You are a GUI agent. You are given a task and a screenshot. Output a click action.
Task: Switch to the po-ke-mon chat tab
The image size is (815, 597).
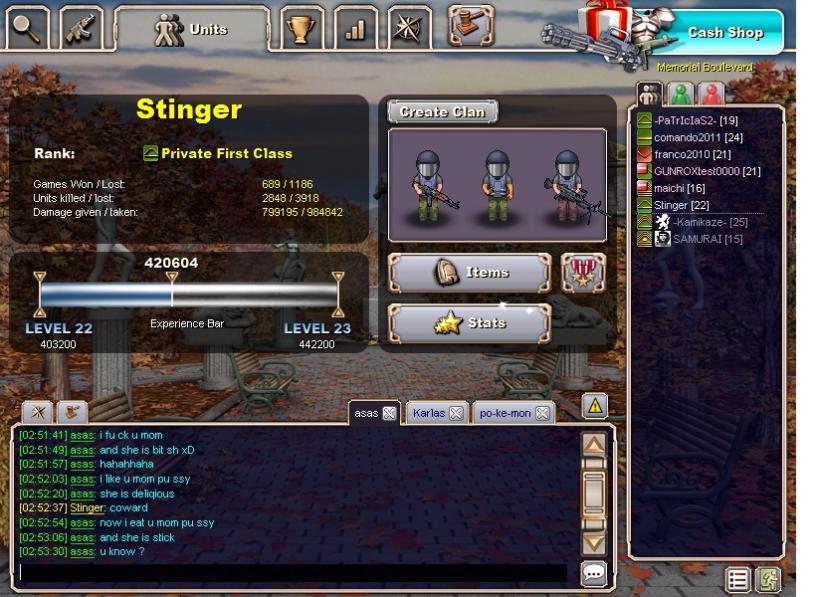(x=506, y=413)
